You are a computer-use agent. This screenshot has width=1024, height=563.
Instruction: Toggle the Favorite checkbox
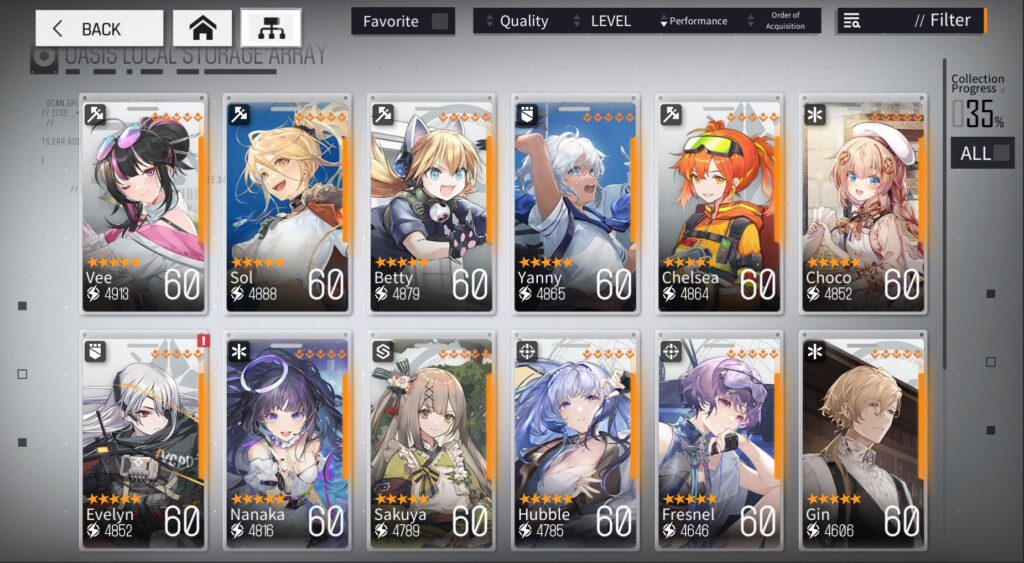click(x=439, y=21)
